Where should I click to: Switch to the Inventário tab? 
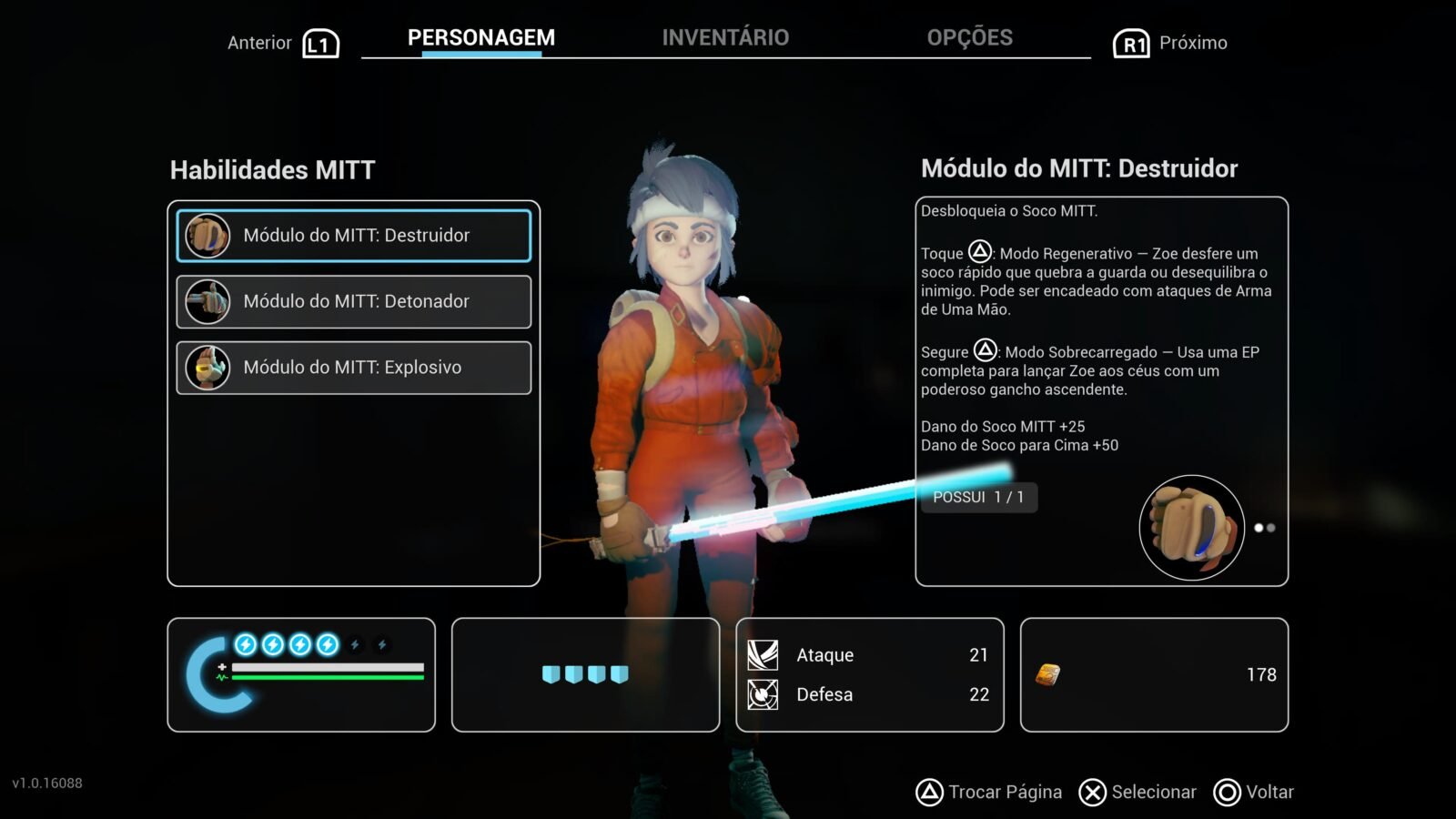[725, 38]
